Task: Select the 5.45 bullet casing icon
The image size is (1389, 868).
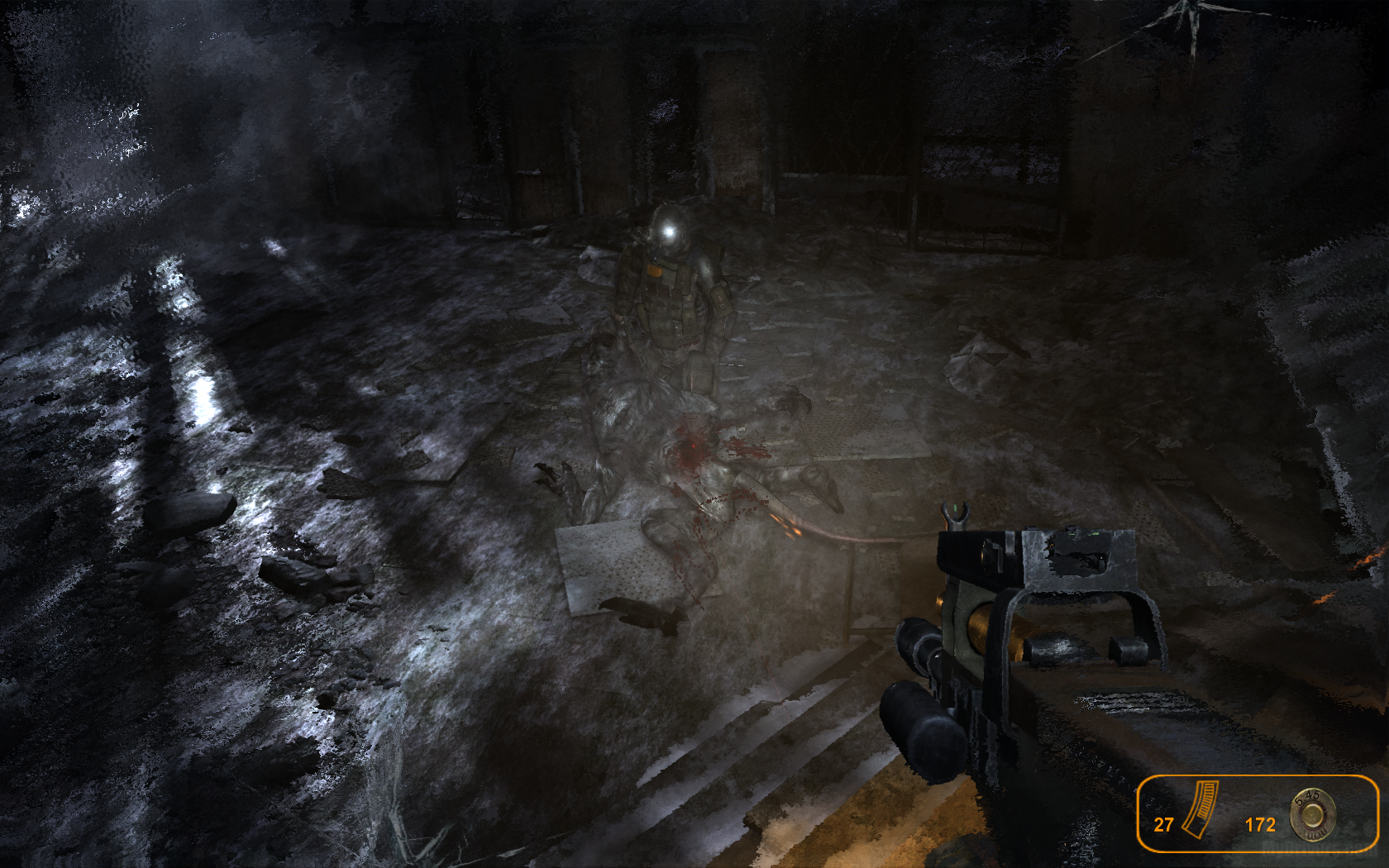Action: click(x=1311, y=814)
